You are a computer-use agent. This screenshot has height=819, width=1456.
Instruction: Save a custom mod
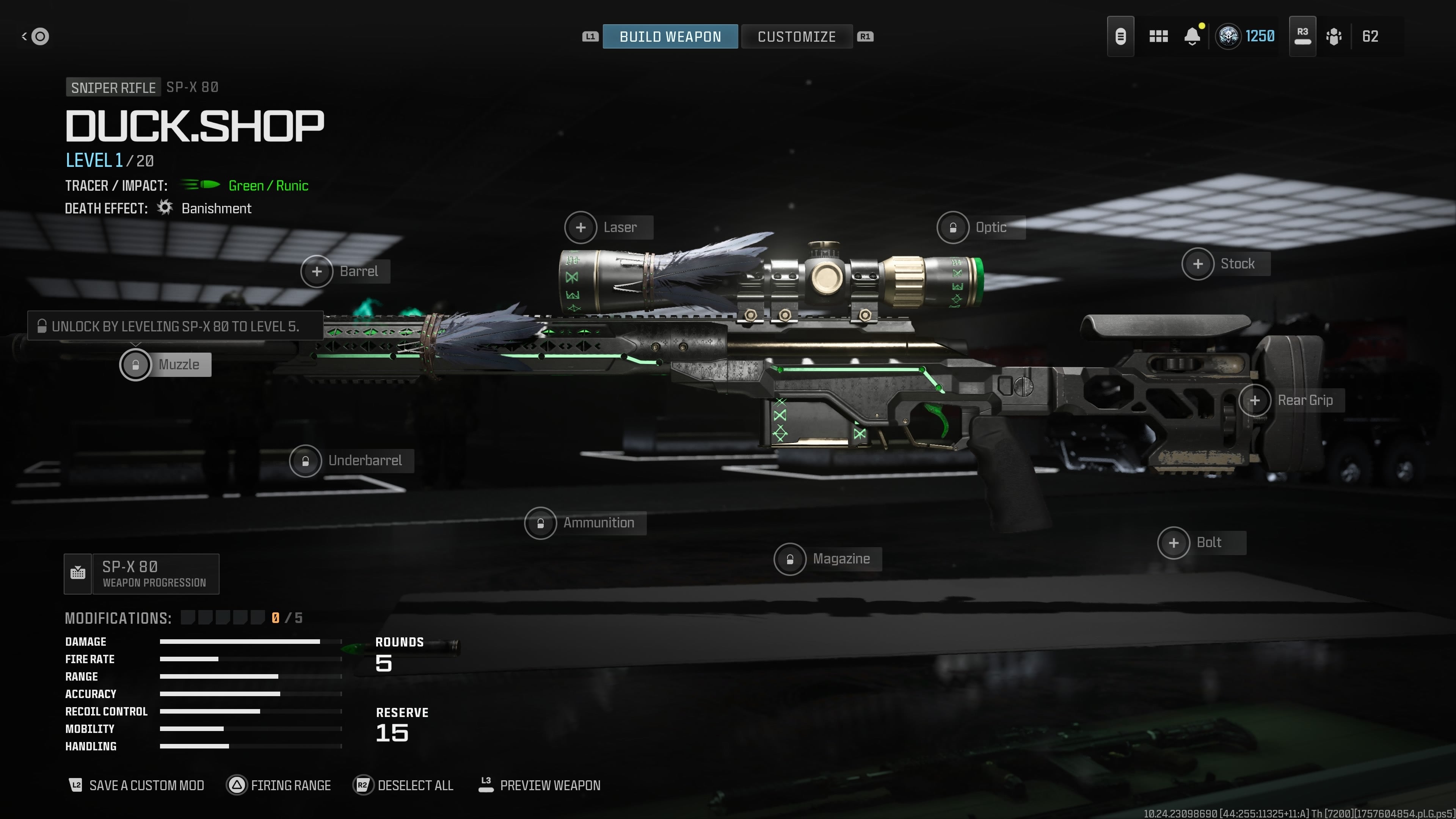[x=136, y=785]
